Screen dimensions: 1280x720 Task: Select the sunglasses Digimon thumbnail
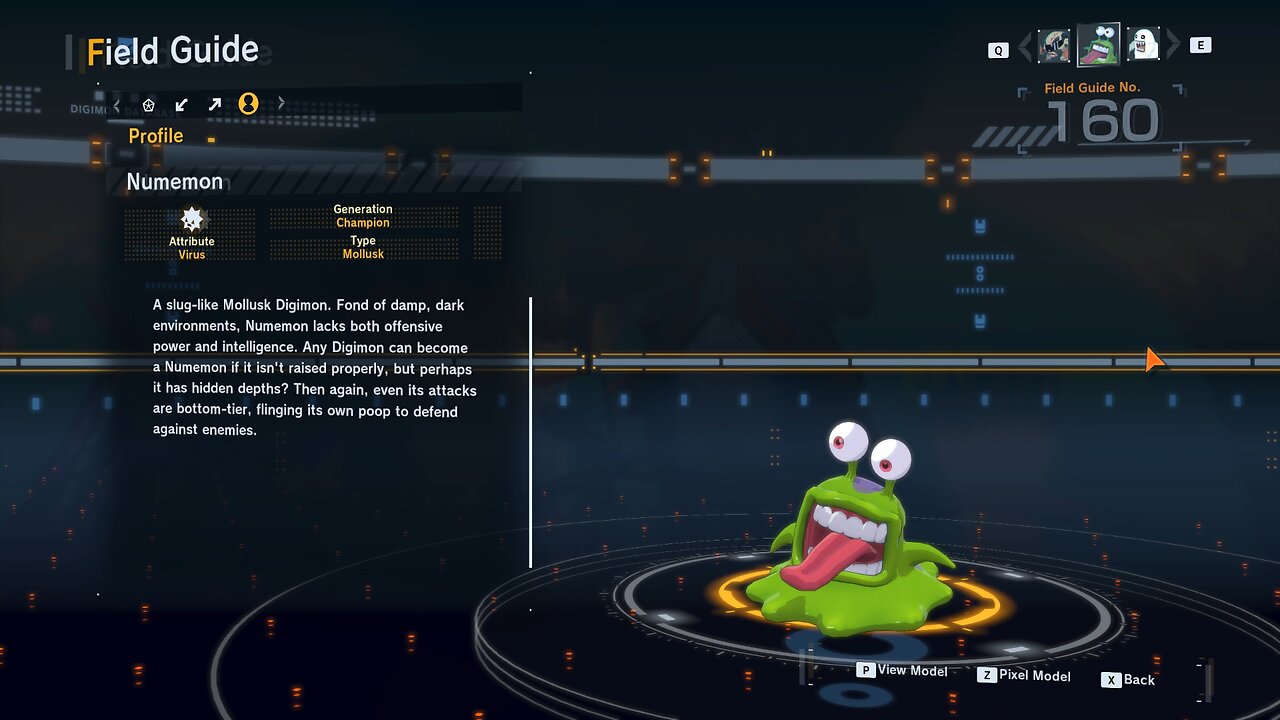(x=1054, y=45)
